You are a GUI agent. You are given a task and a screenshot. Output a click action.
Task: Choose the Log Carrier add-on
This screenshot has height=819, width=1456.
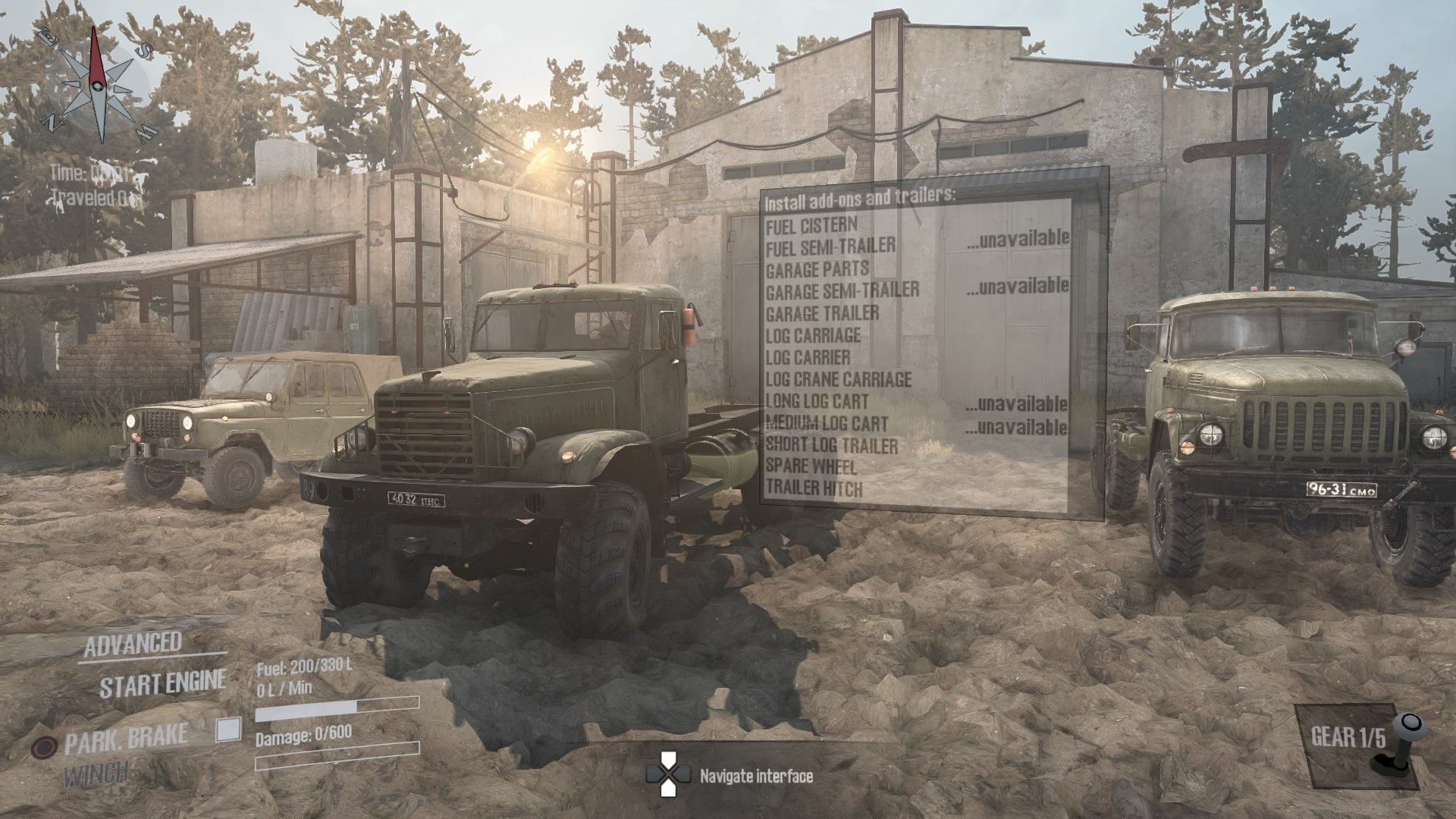pyautogui.click(x=808, y=356)
